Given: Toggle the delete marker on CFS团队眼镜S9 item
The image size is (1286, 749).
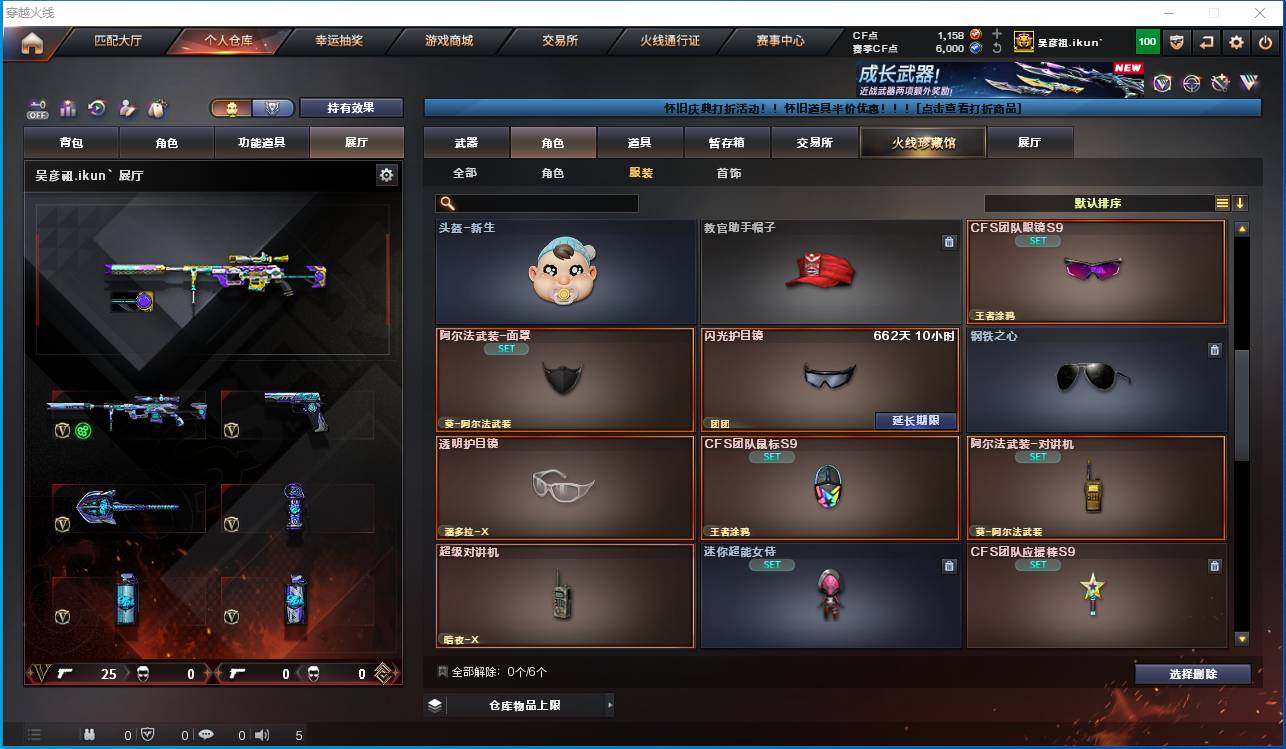Looking at the screenshot, I should (1214, 242).
